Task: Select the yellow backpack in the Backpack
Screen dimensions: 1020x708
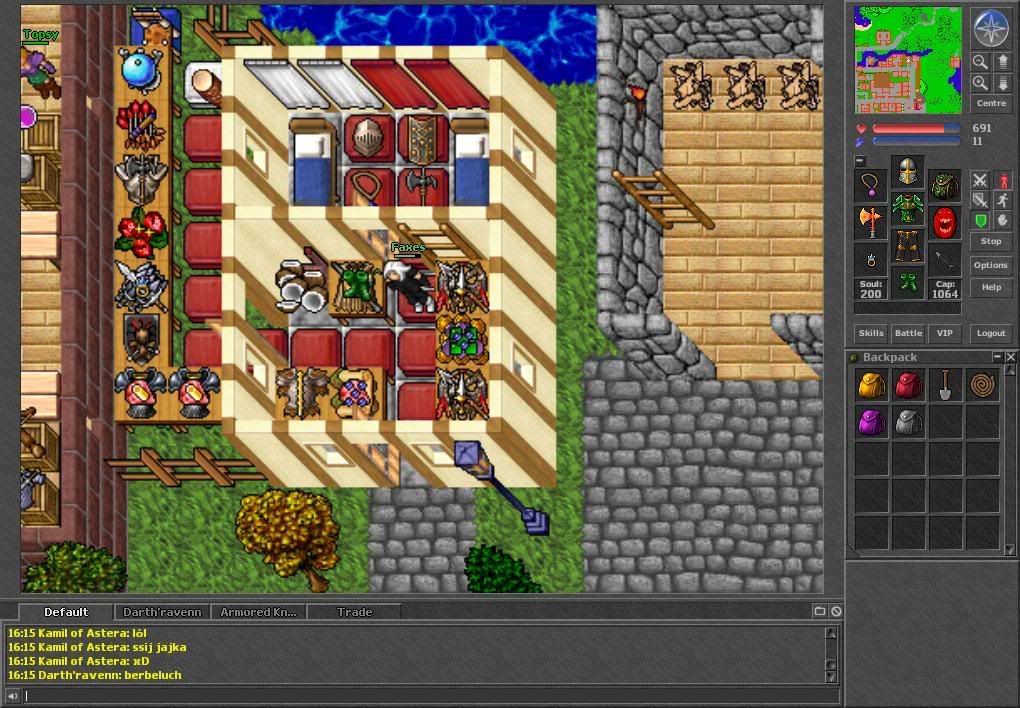Action: tap(871, 386)
